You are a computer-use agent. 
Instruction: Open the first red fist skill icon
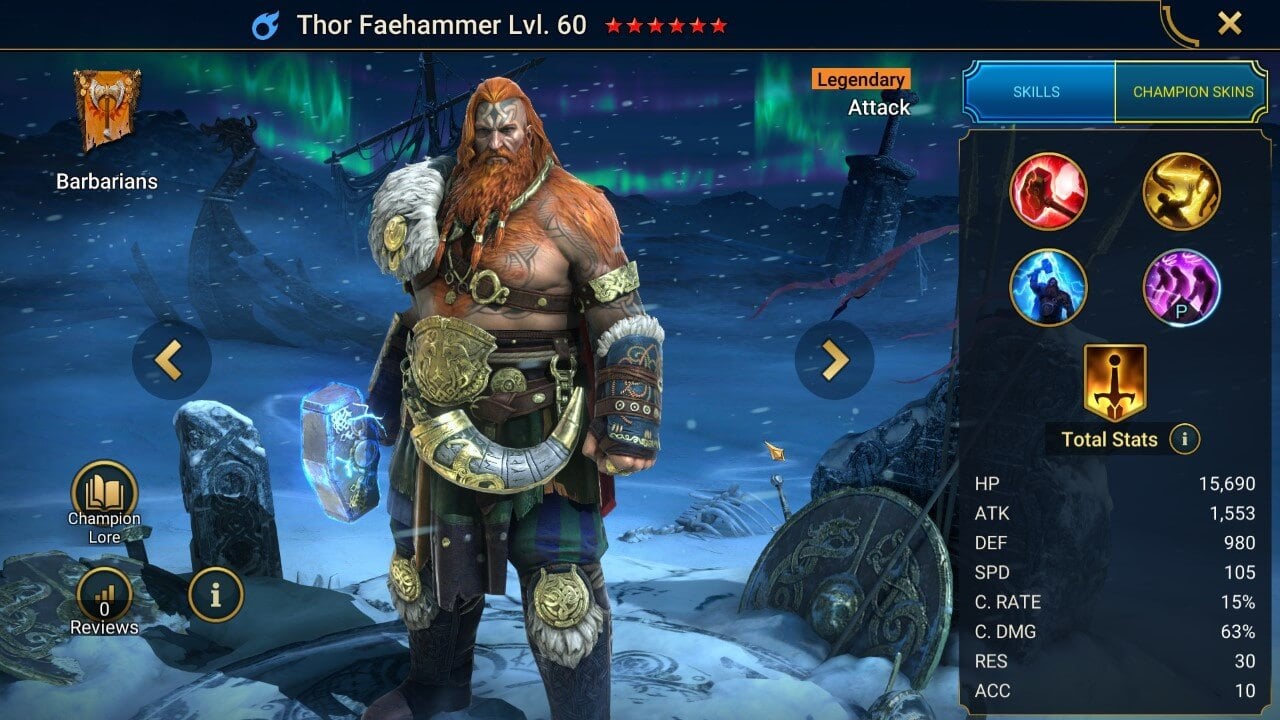[x=1050, y=192]
